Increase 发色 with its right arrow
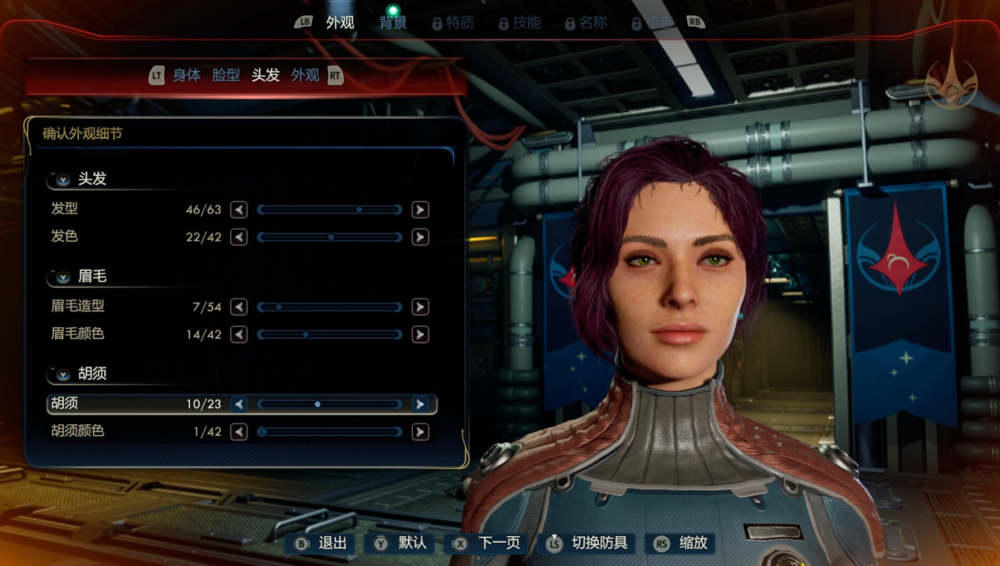 click(420, 237)
